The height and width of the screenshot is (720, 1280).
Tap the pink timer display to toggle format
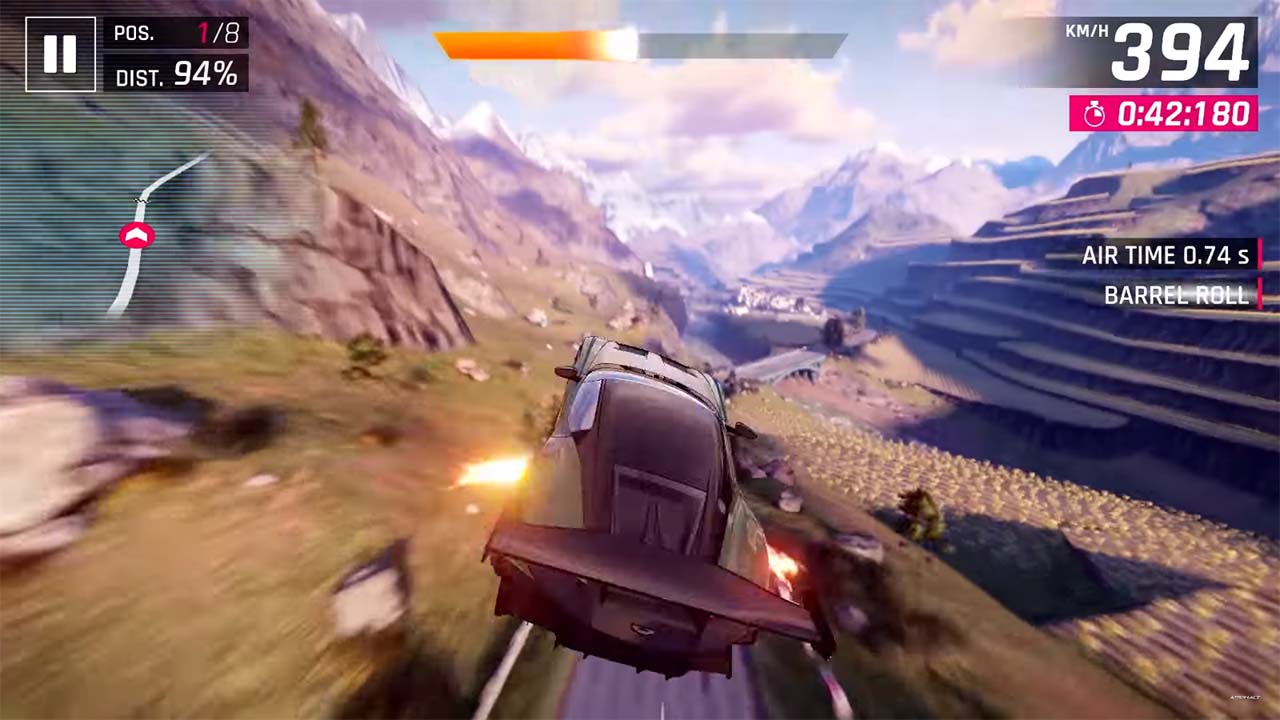pyautogui.click(x=1163, y=114)
